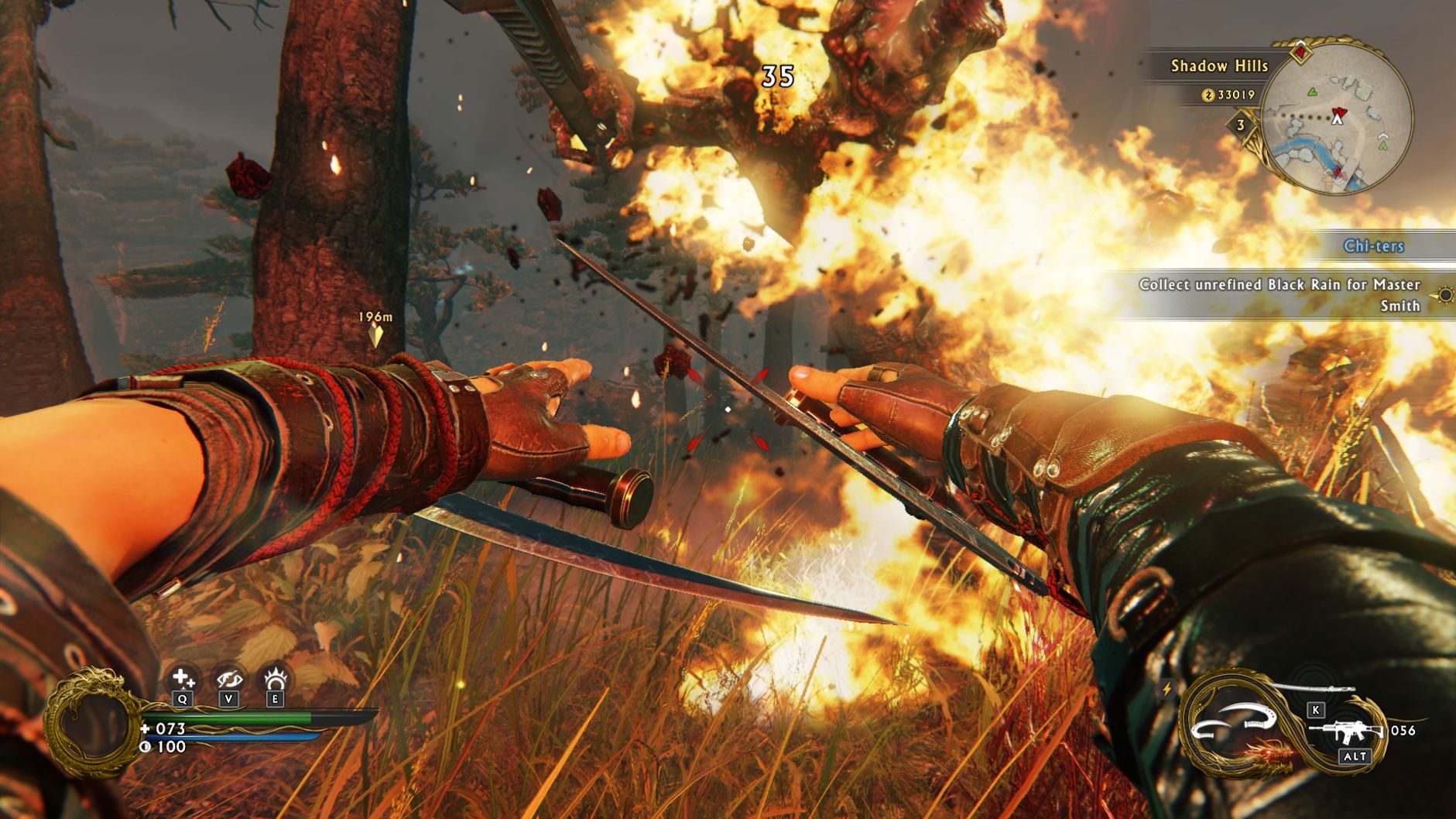
Task: Click the Shadow Hills location label
Action: pyautogui.click(x=1219, y=66)
